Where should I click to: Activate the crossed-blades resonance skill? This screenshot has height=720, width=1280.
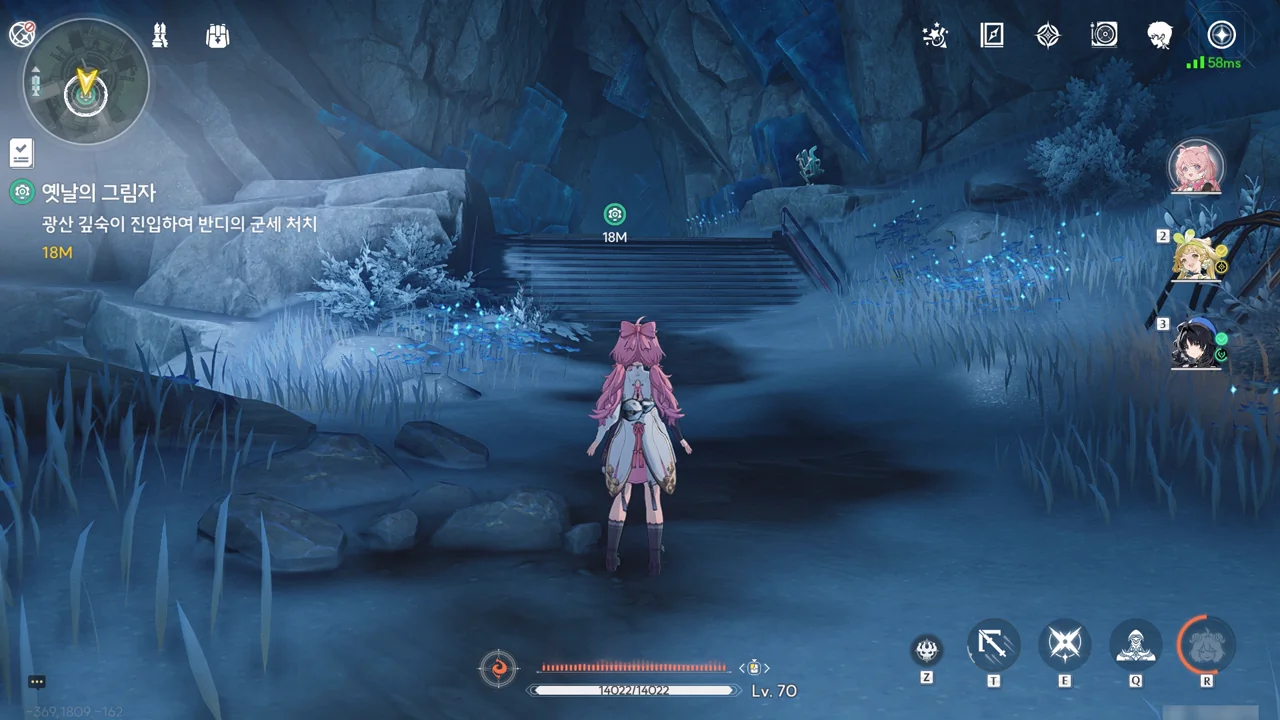(1064, 645)
